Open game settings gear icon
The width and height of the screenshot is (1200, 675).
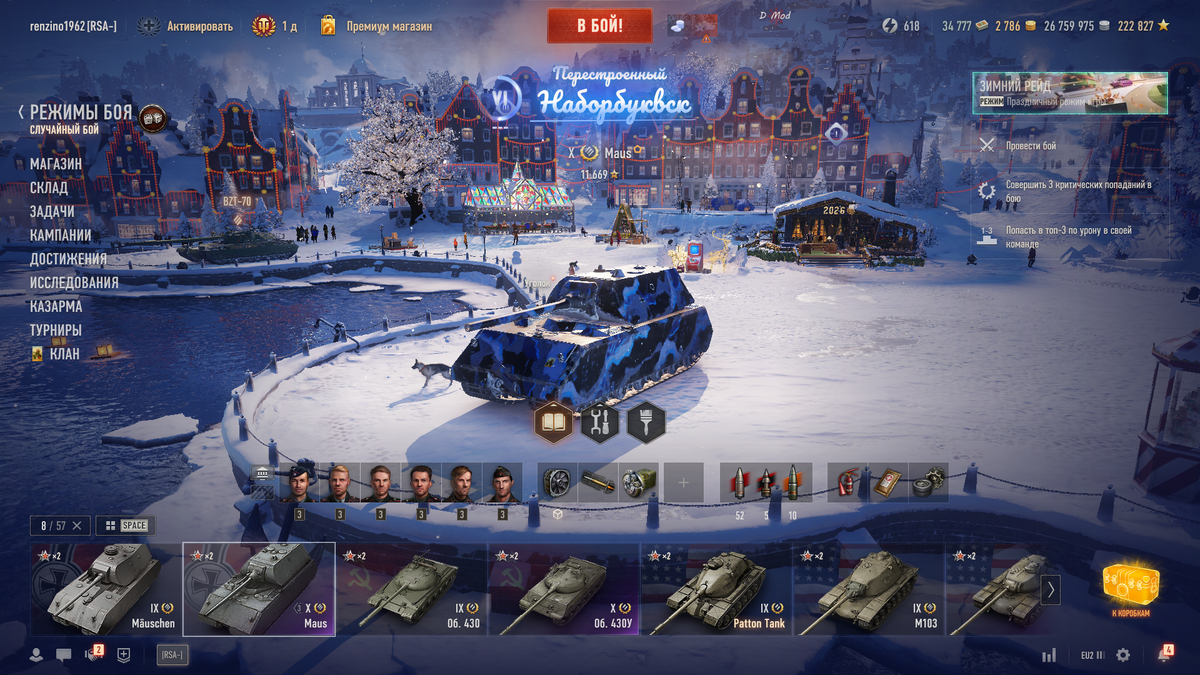coord(1123,655)
